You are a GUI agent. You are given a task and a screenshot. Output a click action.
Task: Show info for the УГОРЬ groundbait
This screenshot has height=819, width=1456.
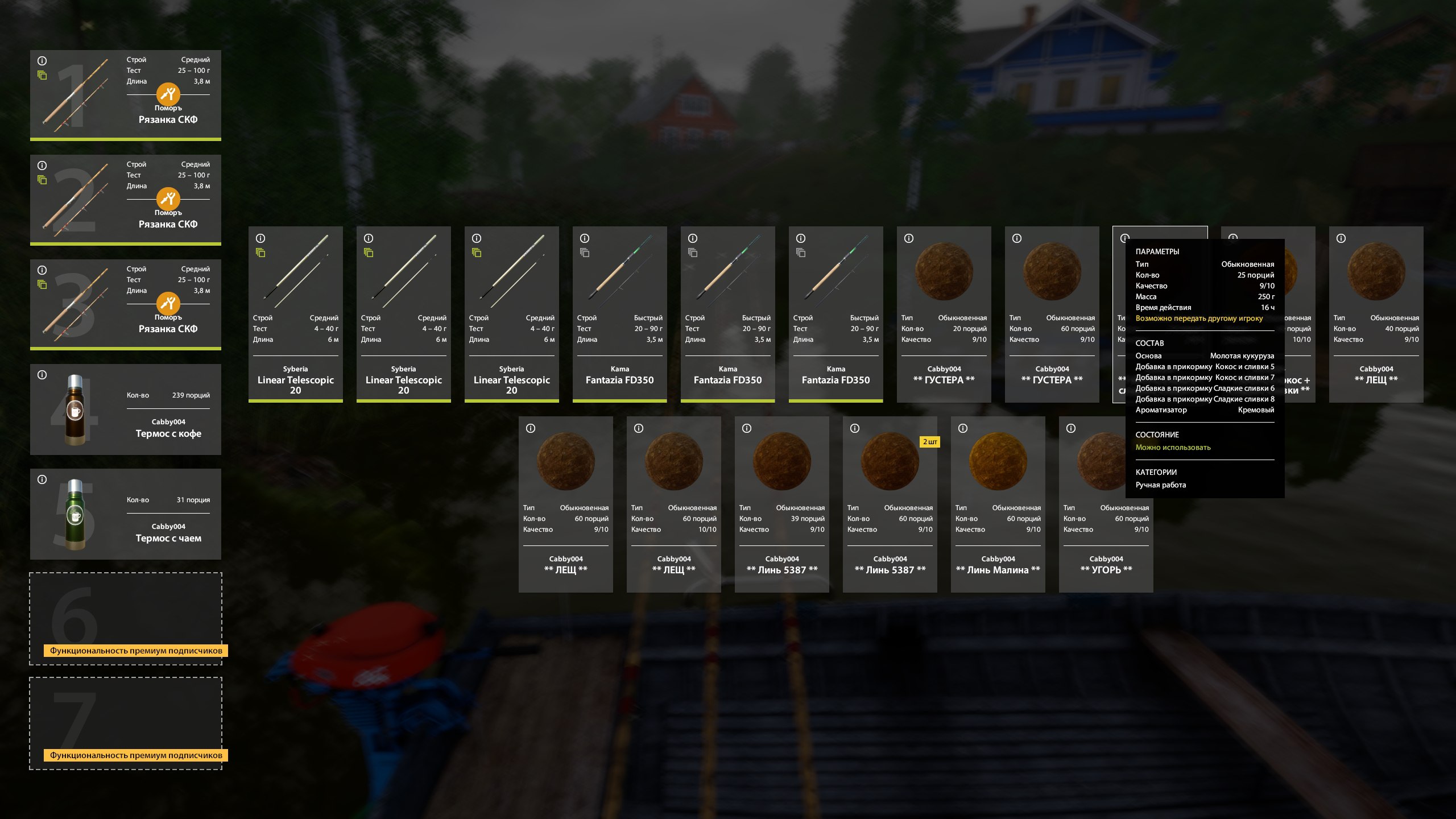[1071, 428]
